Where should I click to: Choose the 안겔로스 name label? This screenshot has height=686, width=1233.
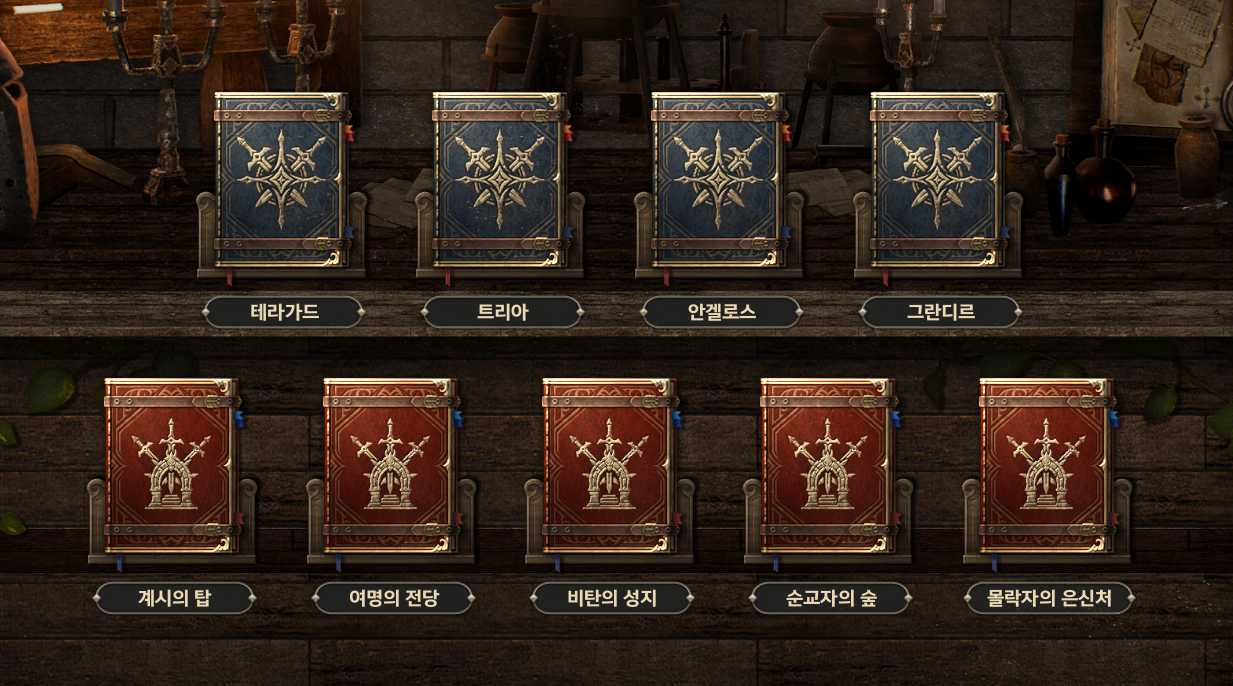click(x=721, y=312)
